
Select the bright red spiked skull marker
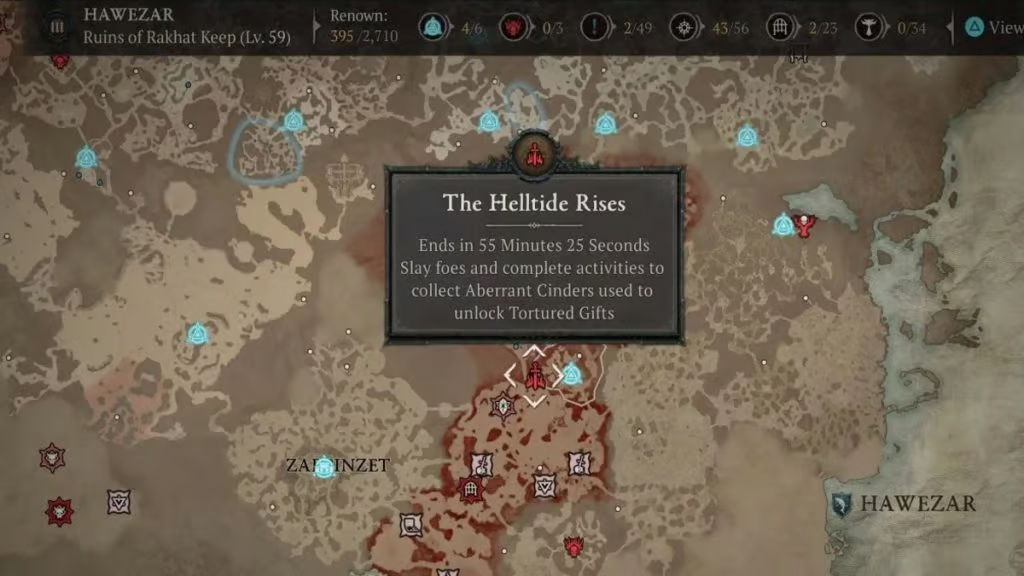(x=59, y=512)
